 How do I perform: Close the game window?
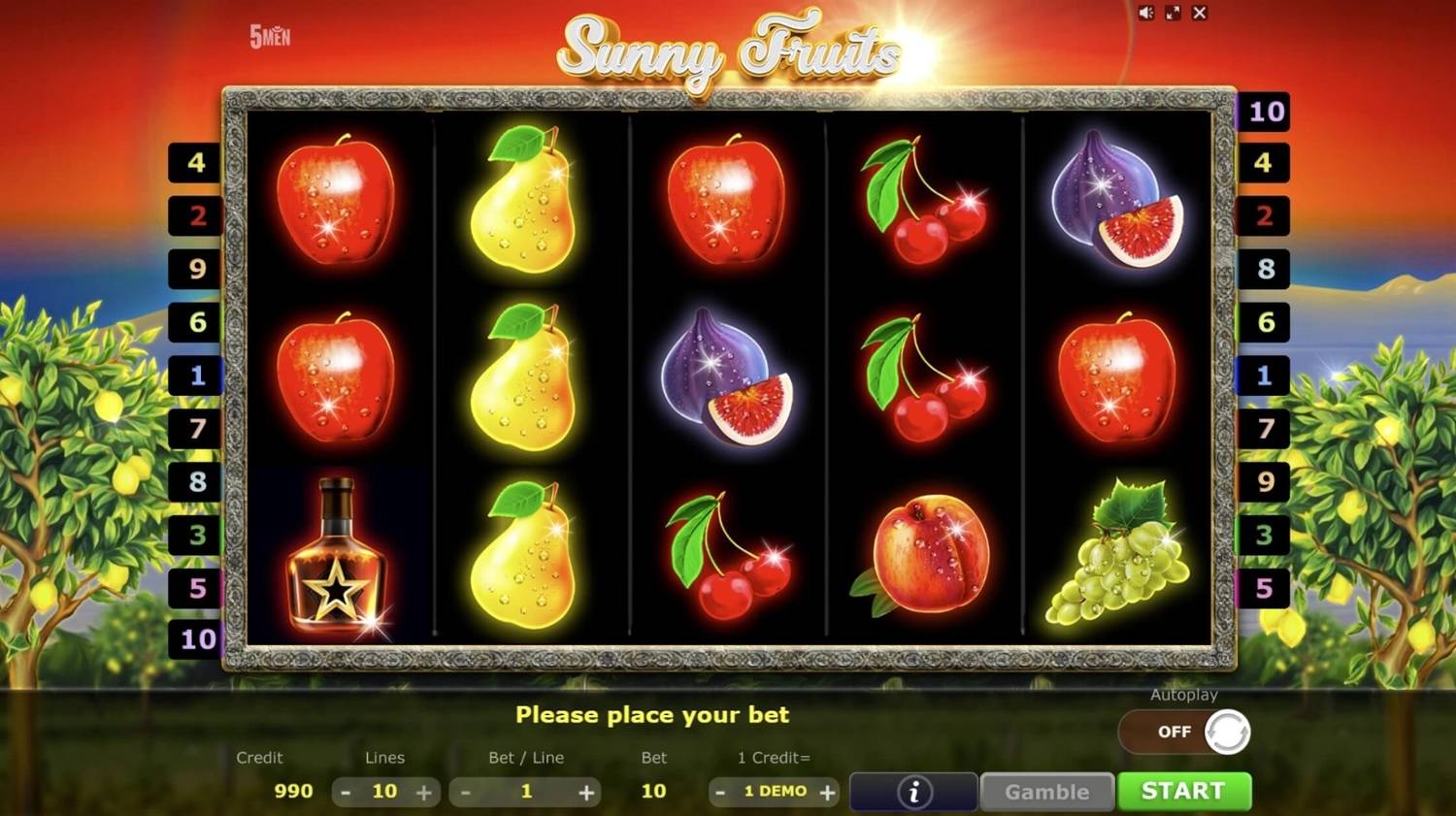coord(1201,14)
